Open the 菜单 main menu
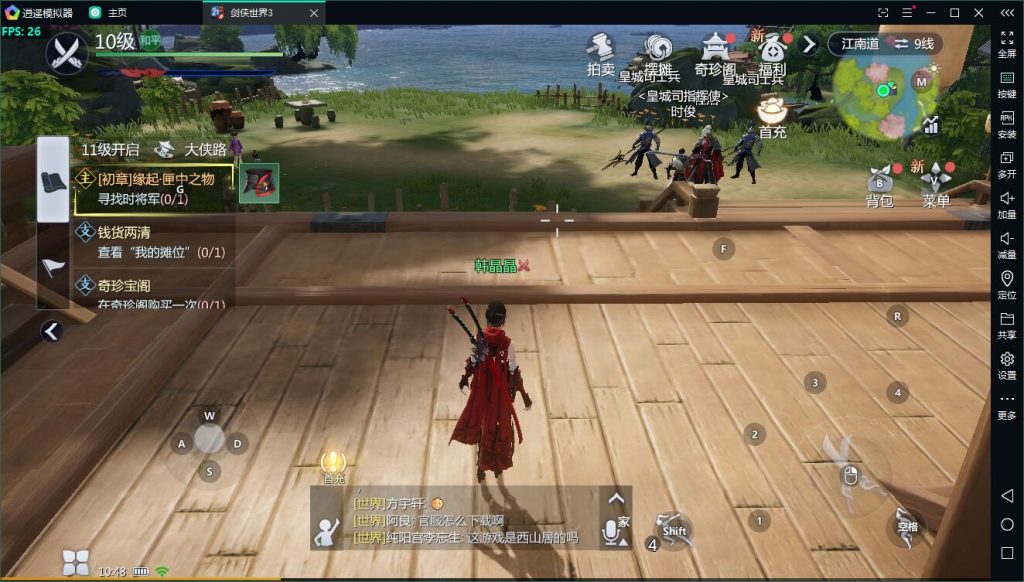Screen dimensions: 1024x582 (x=936, y=184)
